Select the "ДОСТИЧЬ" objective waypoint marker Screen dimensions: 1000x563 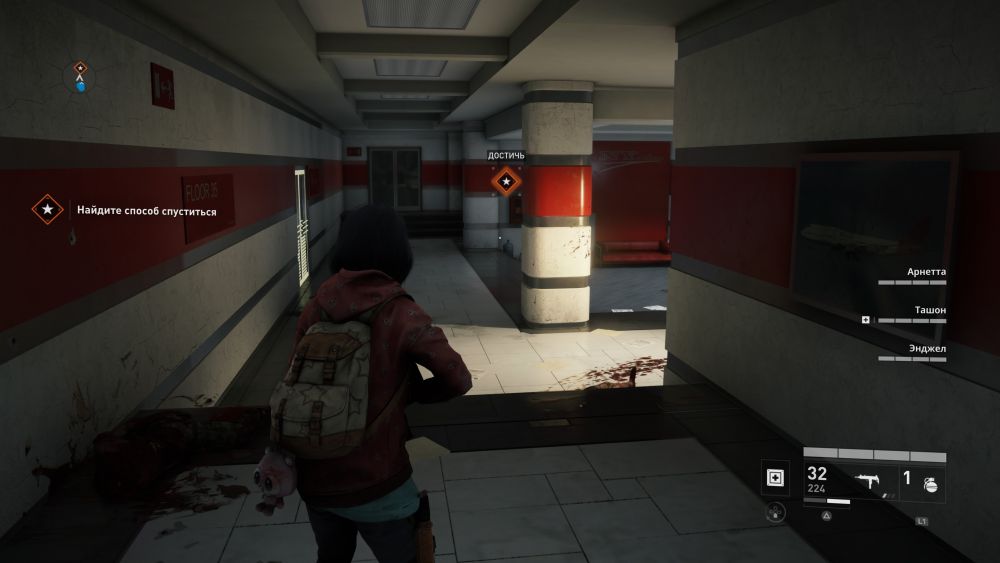pyautogui.click(x=506, y=181)
